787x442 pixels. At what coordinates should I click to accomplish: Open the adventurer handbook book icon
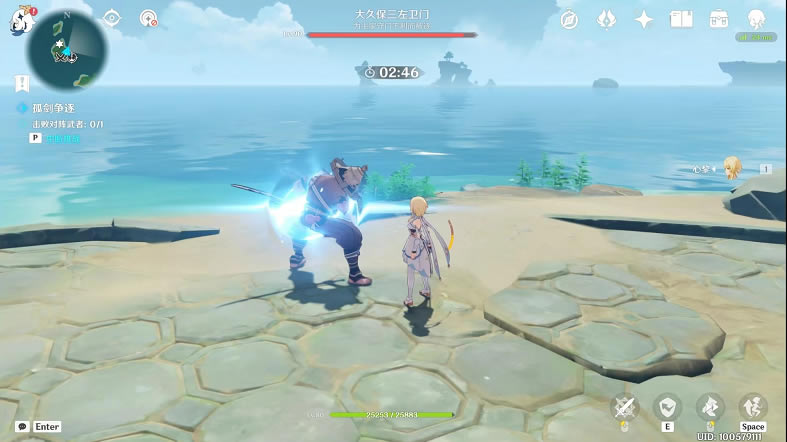681,20
